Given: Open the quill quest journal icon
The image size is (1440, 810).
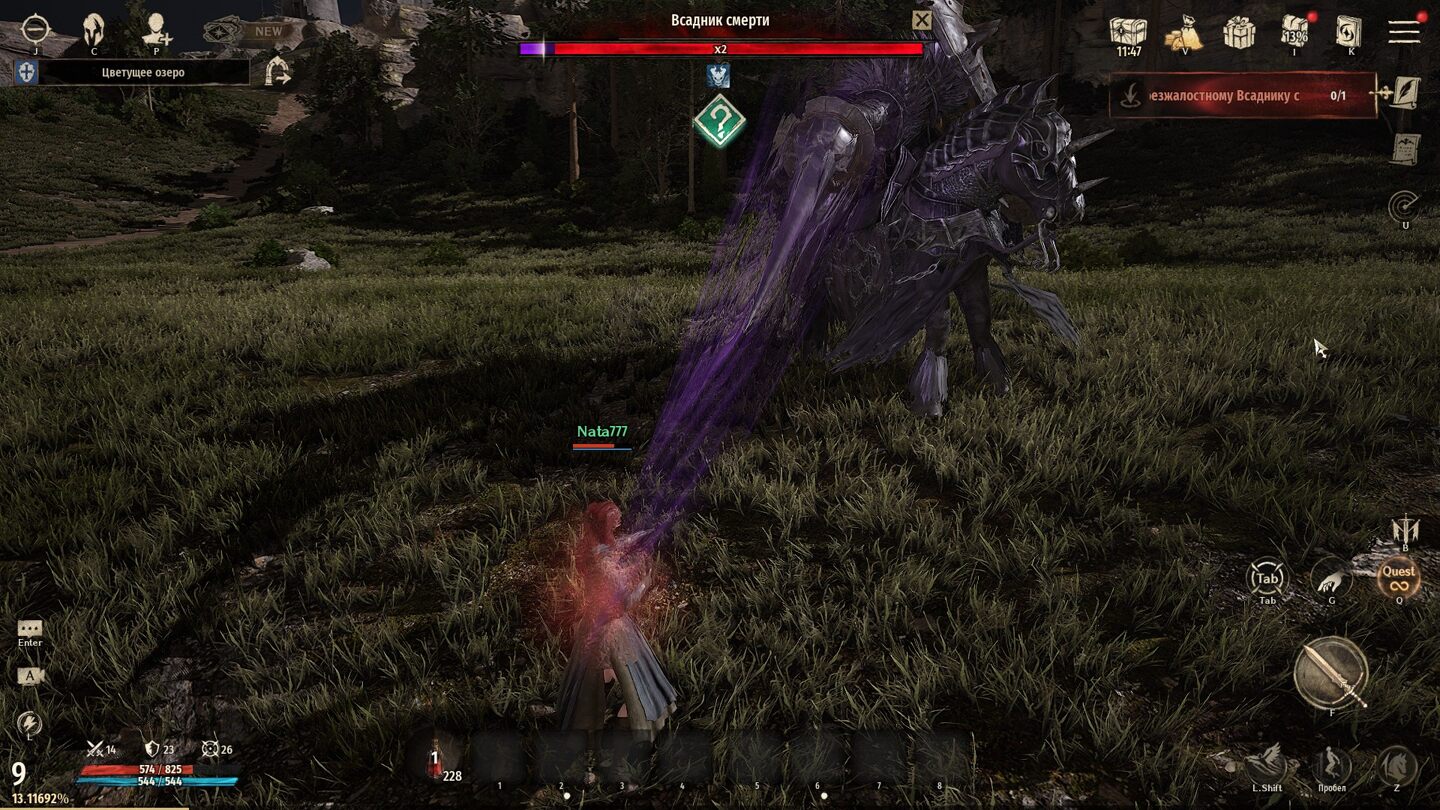Looking at the screenshot, I should pyautogui.click(x=1406, y=92).
